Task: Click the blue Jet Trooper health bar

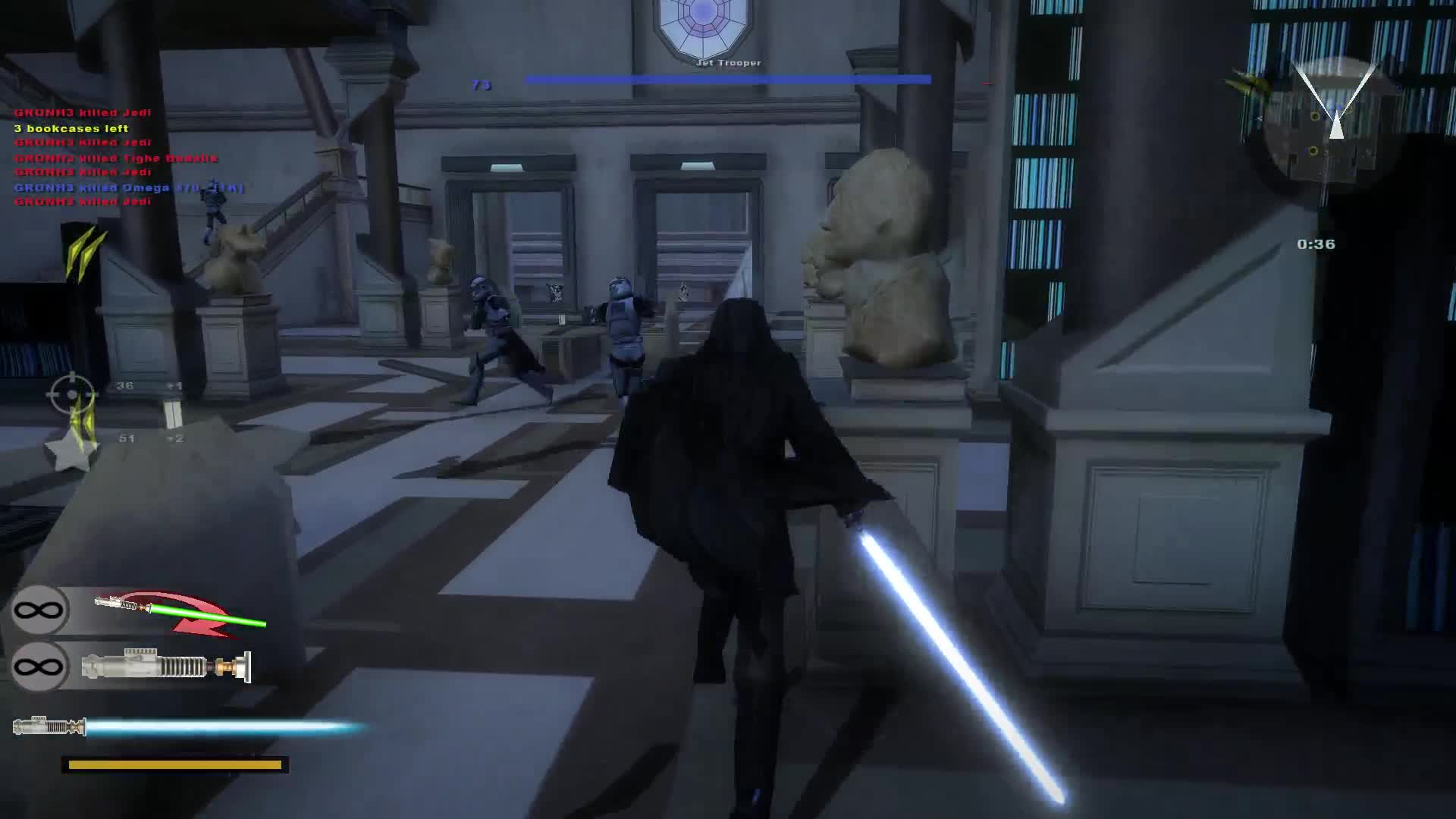Action: pos(726,78)
